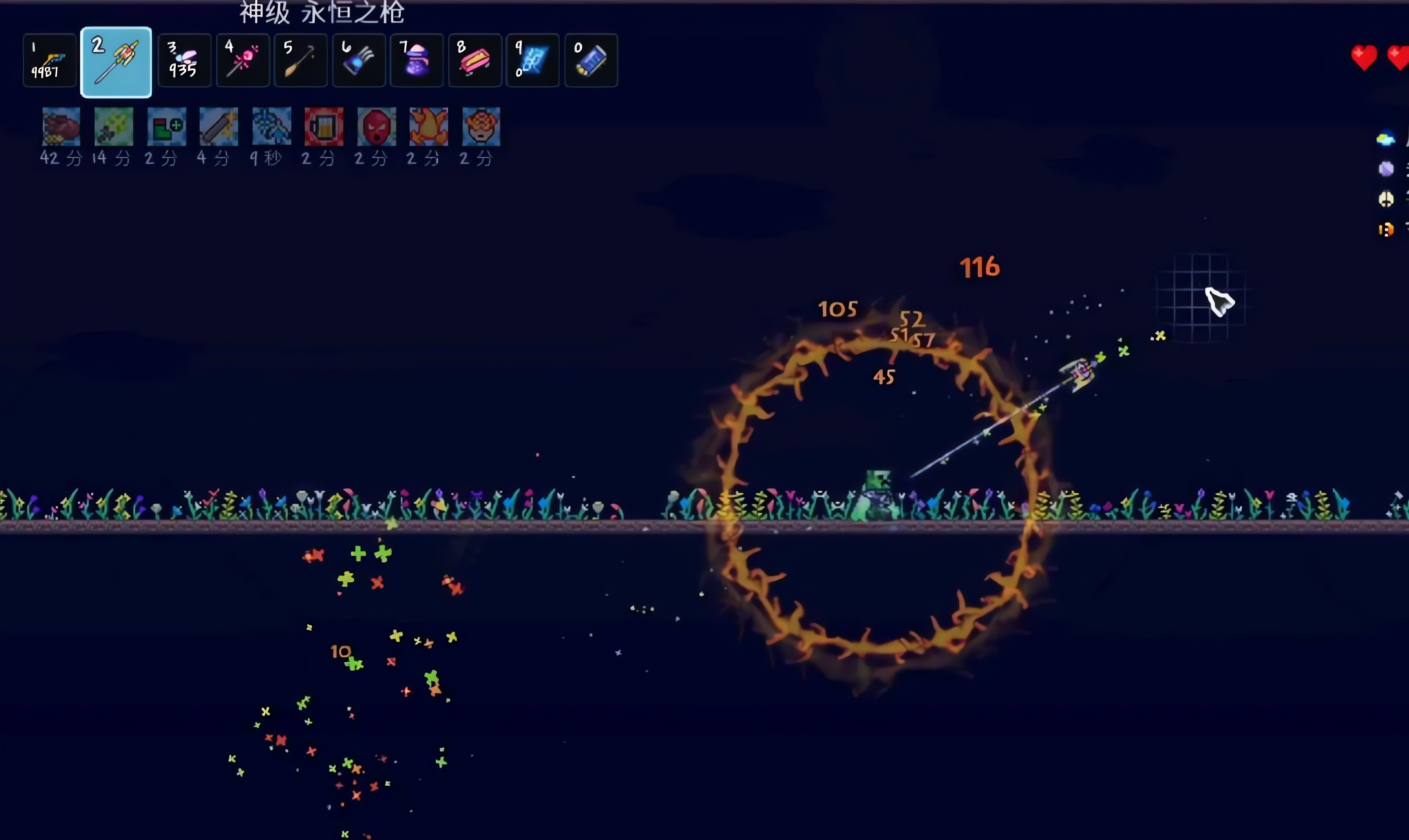Click the Well Fed meat buff icon
Image resolution: width=1409 pixels, height=840 pixels.
(x=61, y=127)
